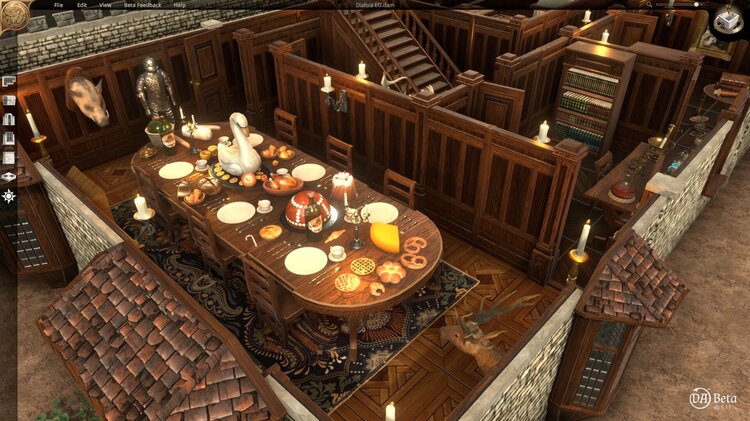Click the 3D view cube navigator

tap(728, 22)
